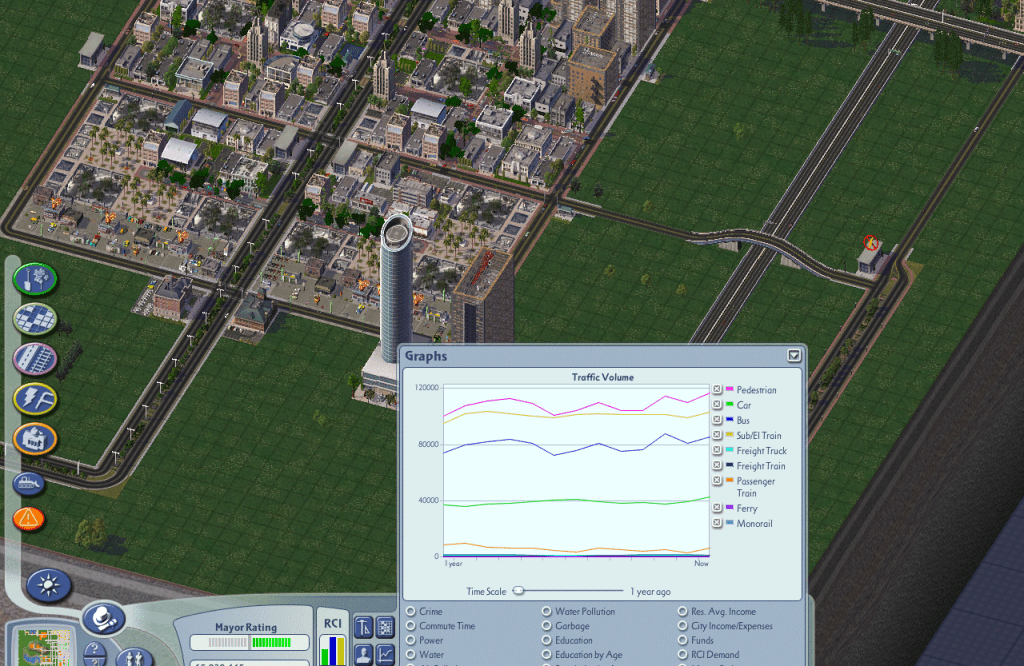Toggle the Monorail legend checkbox
The height and width of the screenshot is (666, 1024).
[x=717, y=523]
